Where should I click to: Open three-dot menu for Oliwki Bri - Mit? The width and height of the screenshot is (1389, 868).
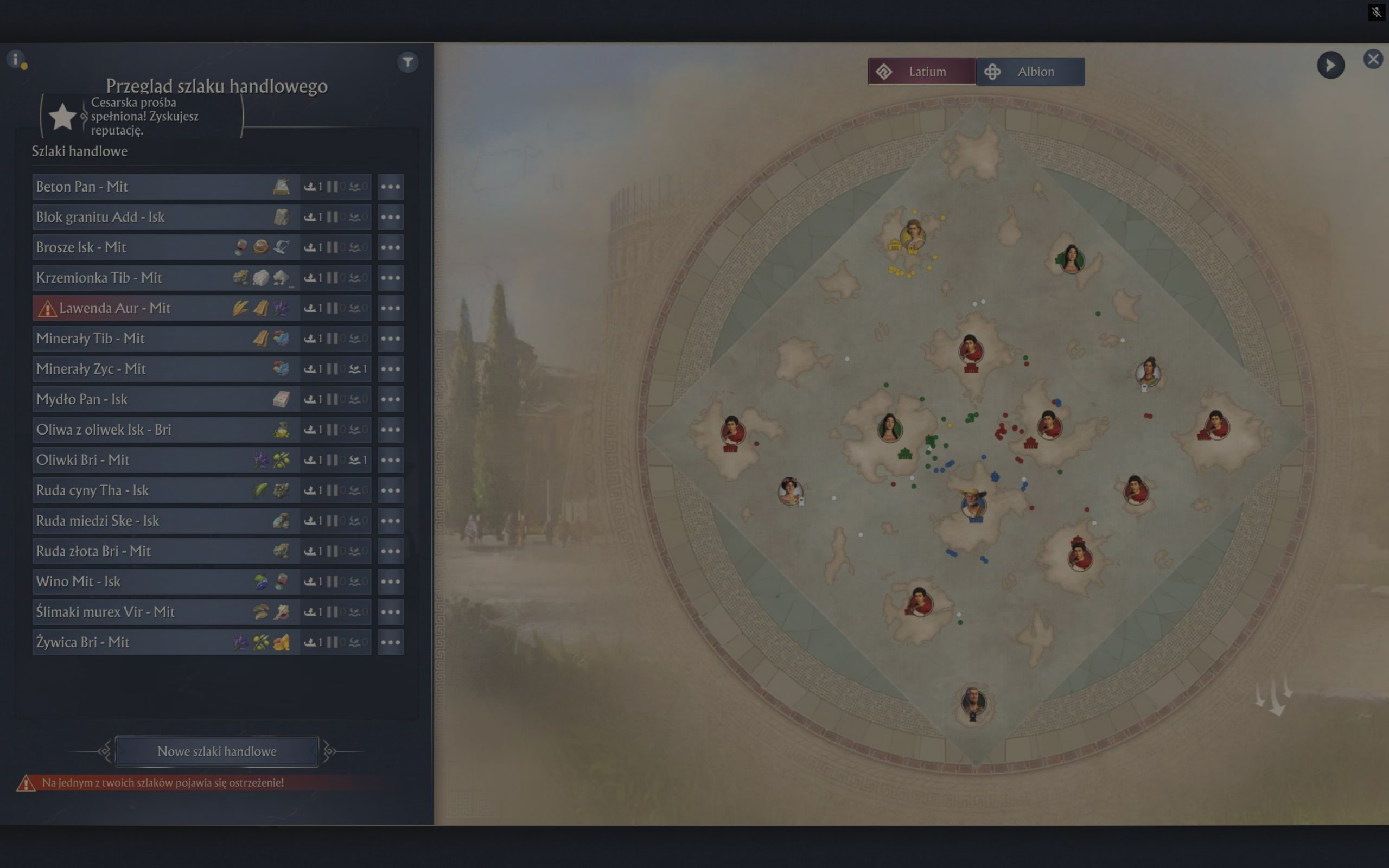[x=390, y=460]
